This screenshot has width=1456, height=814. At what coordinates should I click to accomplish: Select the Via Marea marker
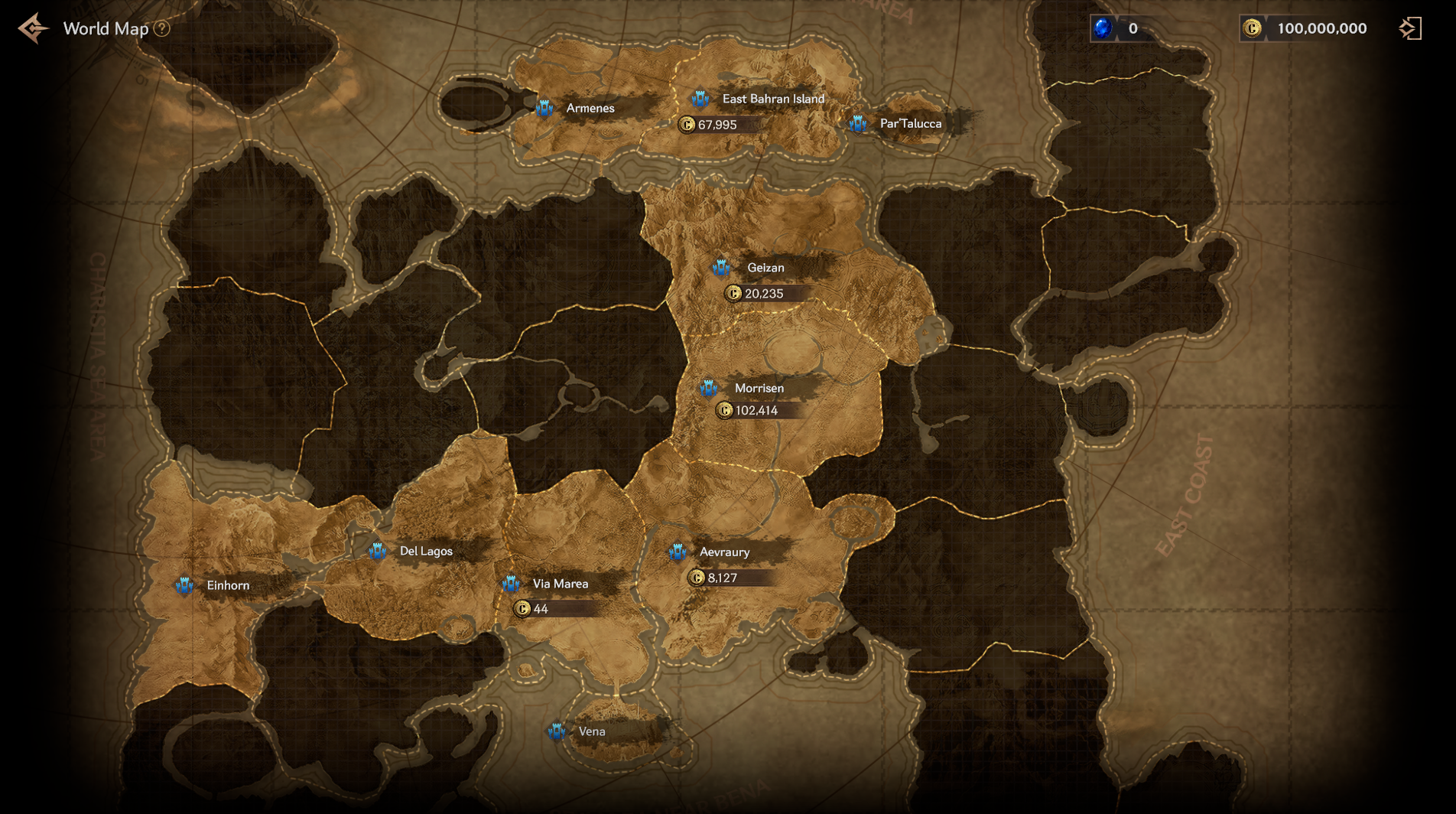coord(511,584)
